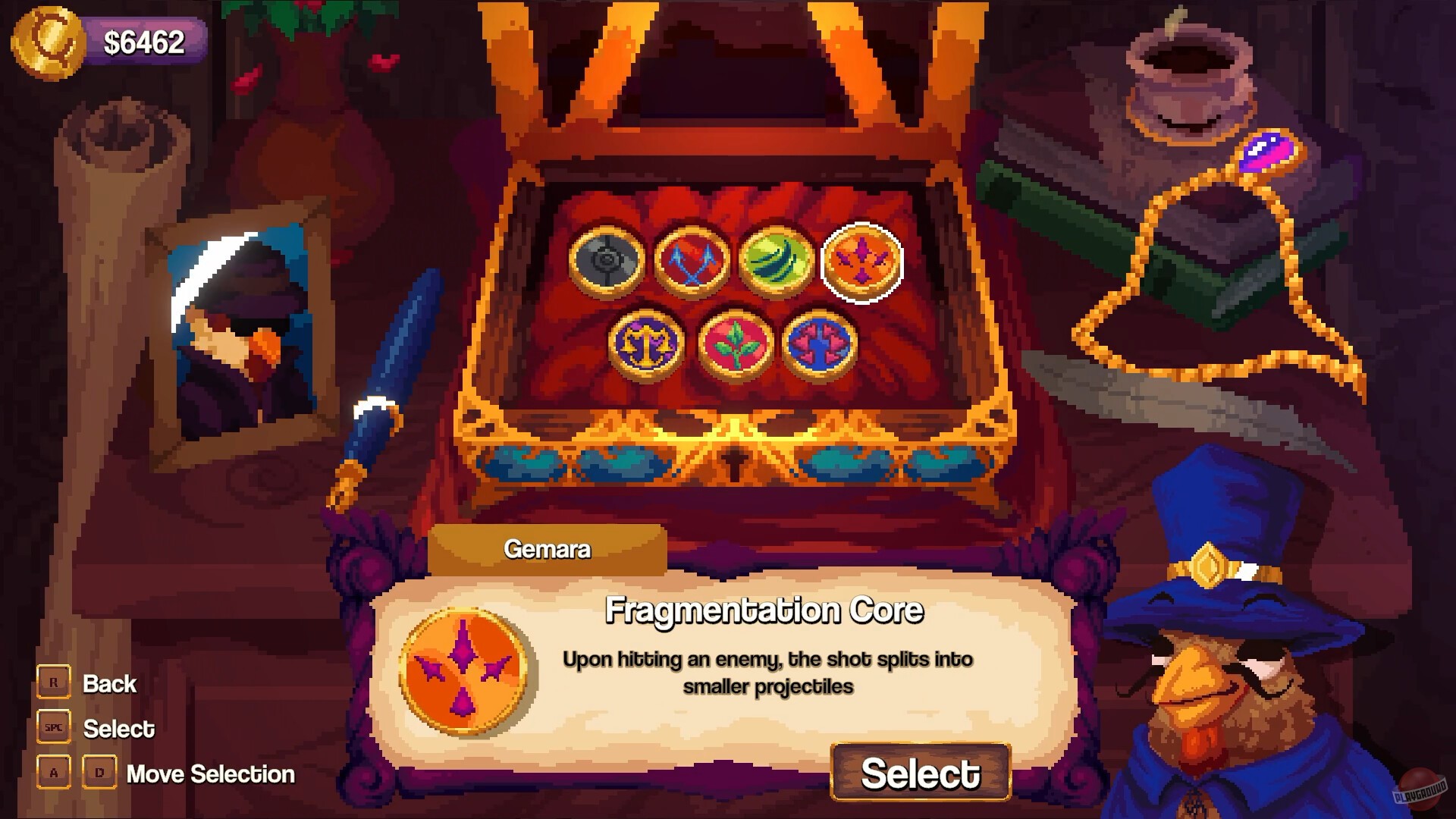1456x819 pixels.
Task: Click the $6462 money counter
Action: coord(144,42)
